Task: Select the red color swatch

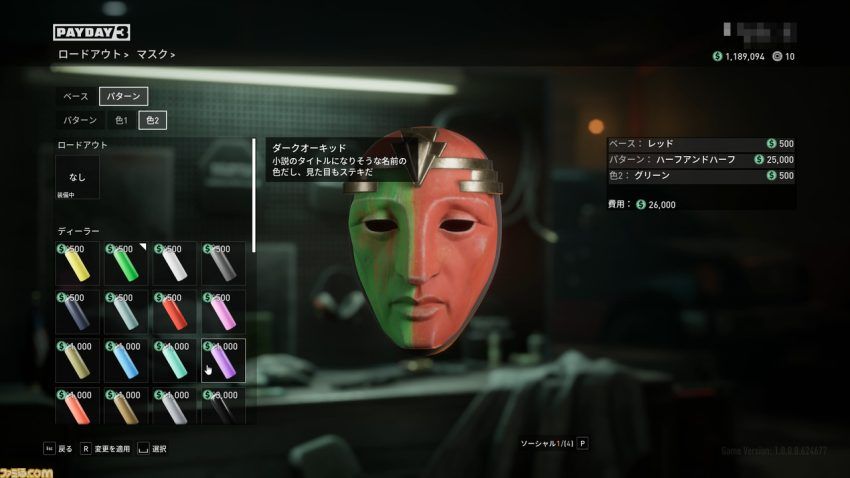Action: tap(173, 311)
